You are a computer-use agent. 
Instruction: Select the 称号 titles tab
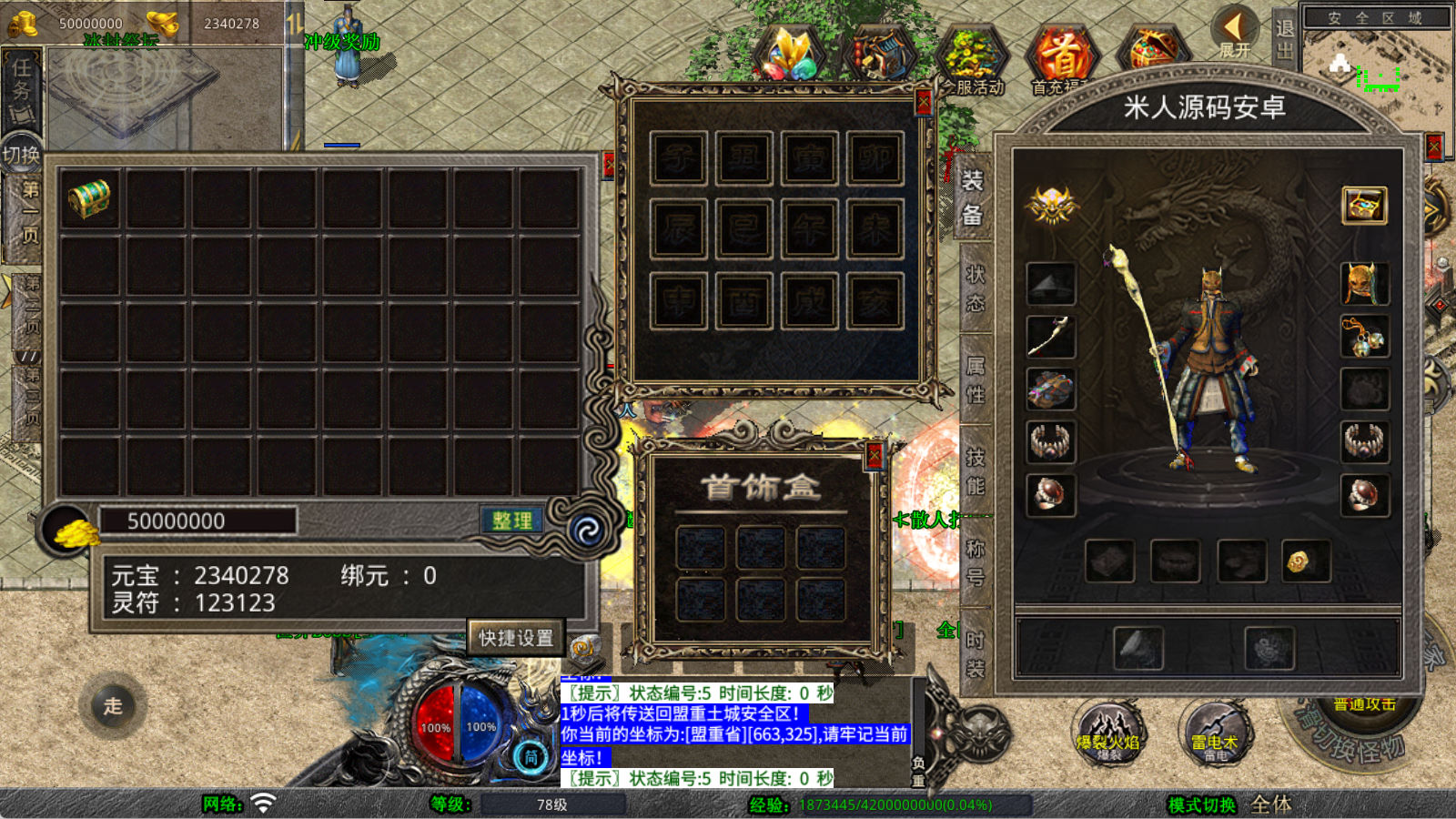pyautogui.click(x=975, y=562)
